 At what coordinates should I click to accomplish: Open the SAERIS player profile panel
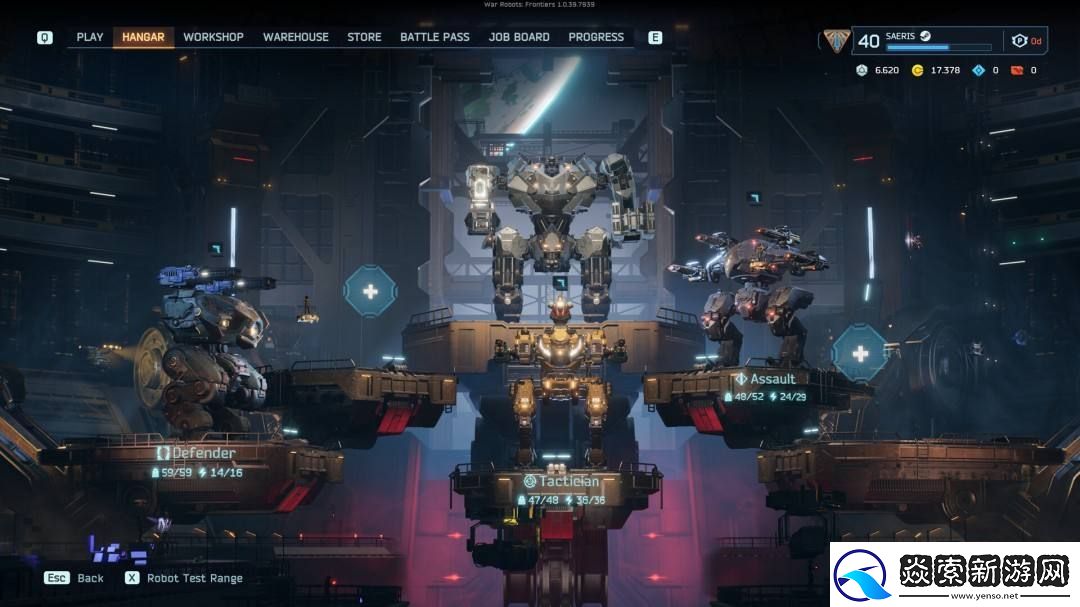click(x=925, y=40)
